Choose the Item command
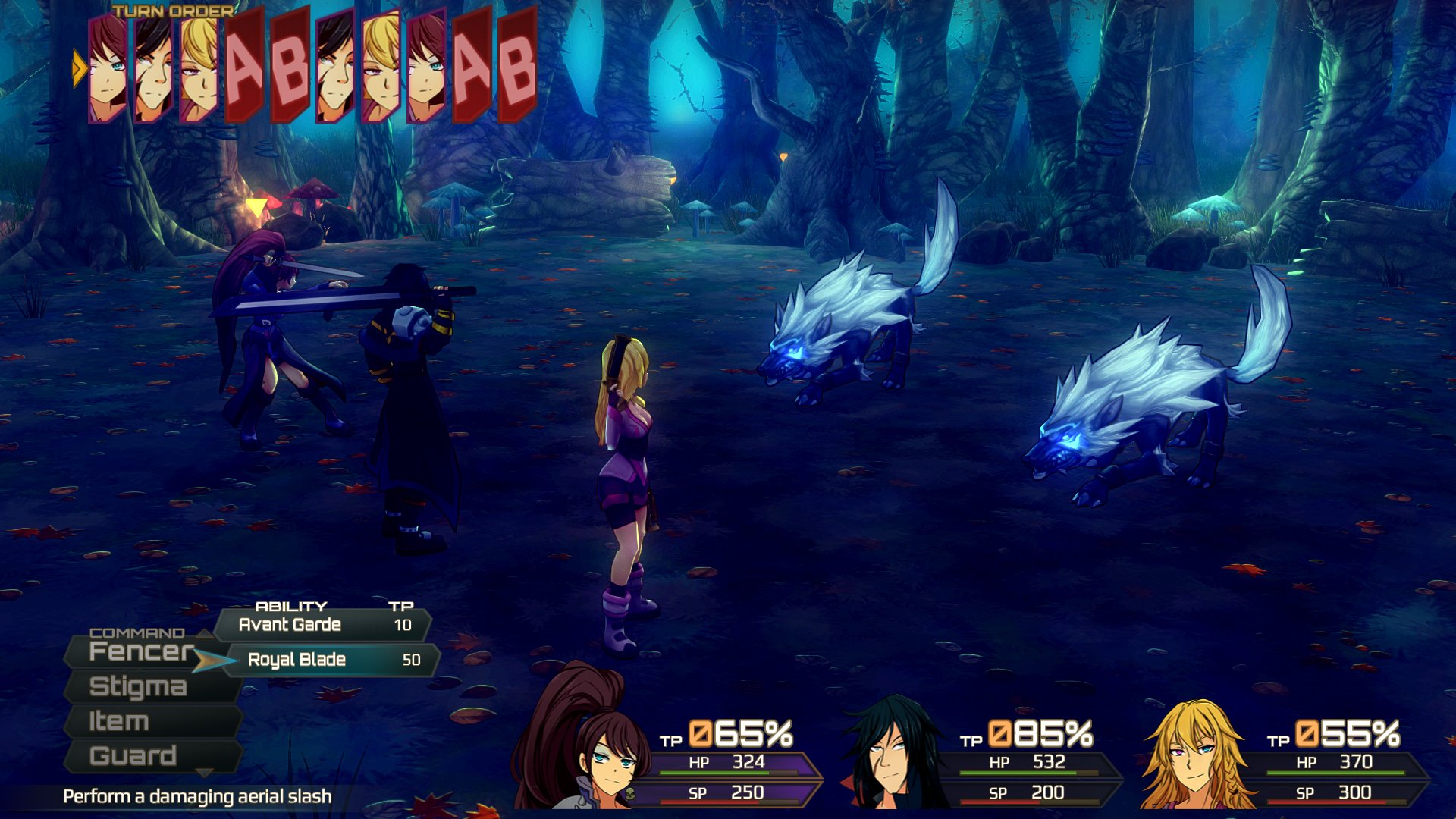 click(x=120, y=721)
